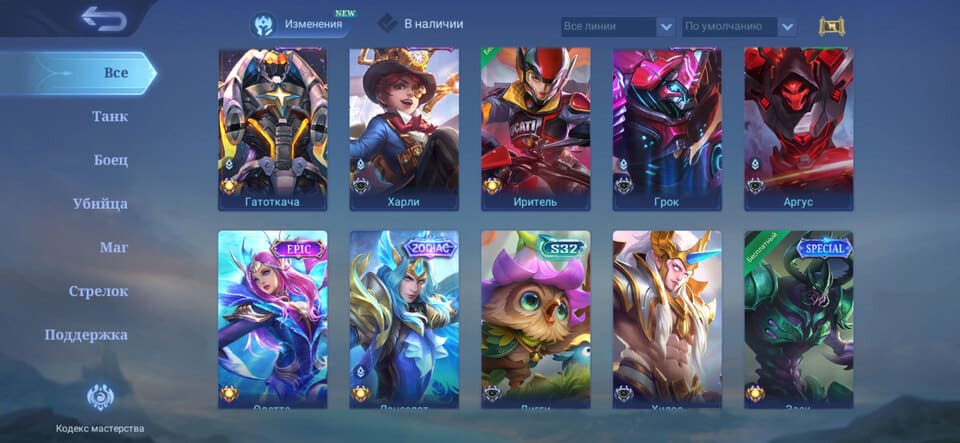Screen dimensions: 960x443
Task: Switch to the Стрелок category
Action: [x=98, y=291]
